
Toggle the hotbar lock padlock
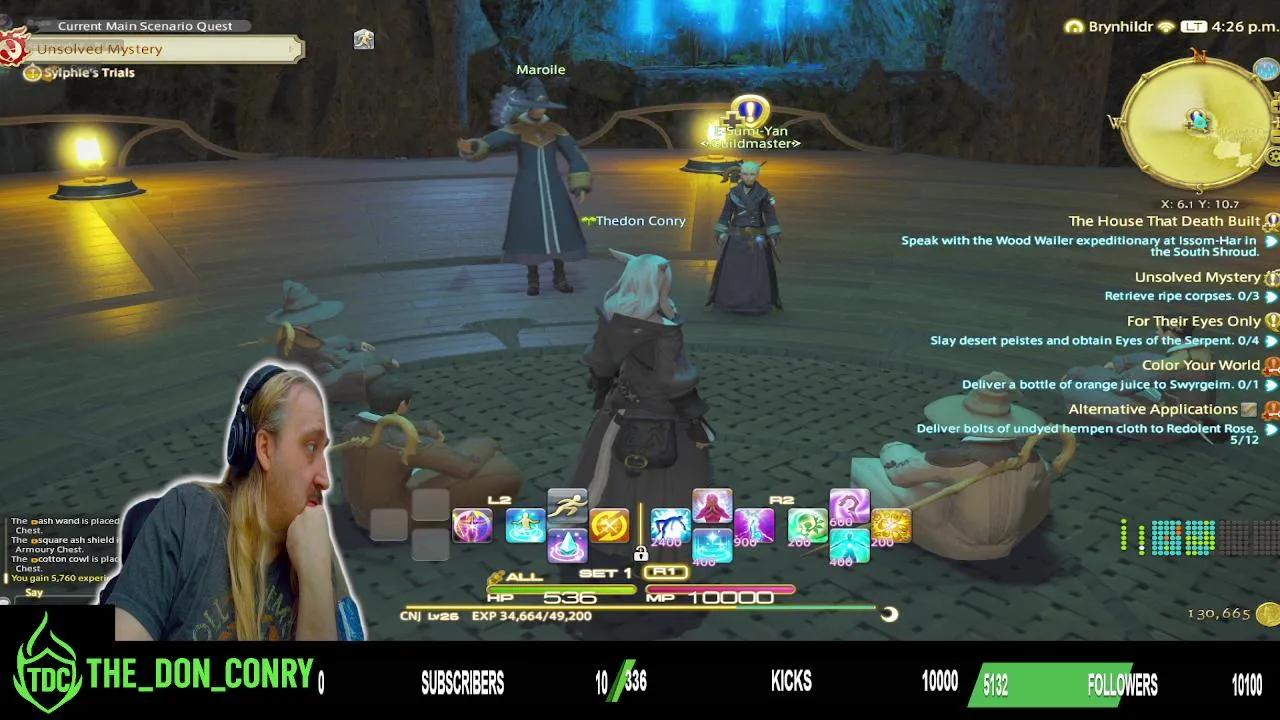click(640, 555)
